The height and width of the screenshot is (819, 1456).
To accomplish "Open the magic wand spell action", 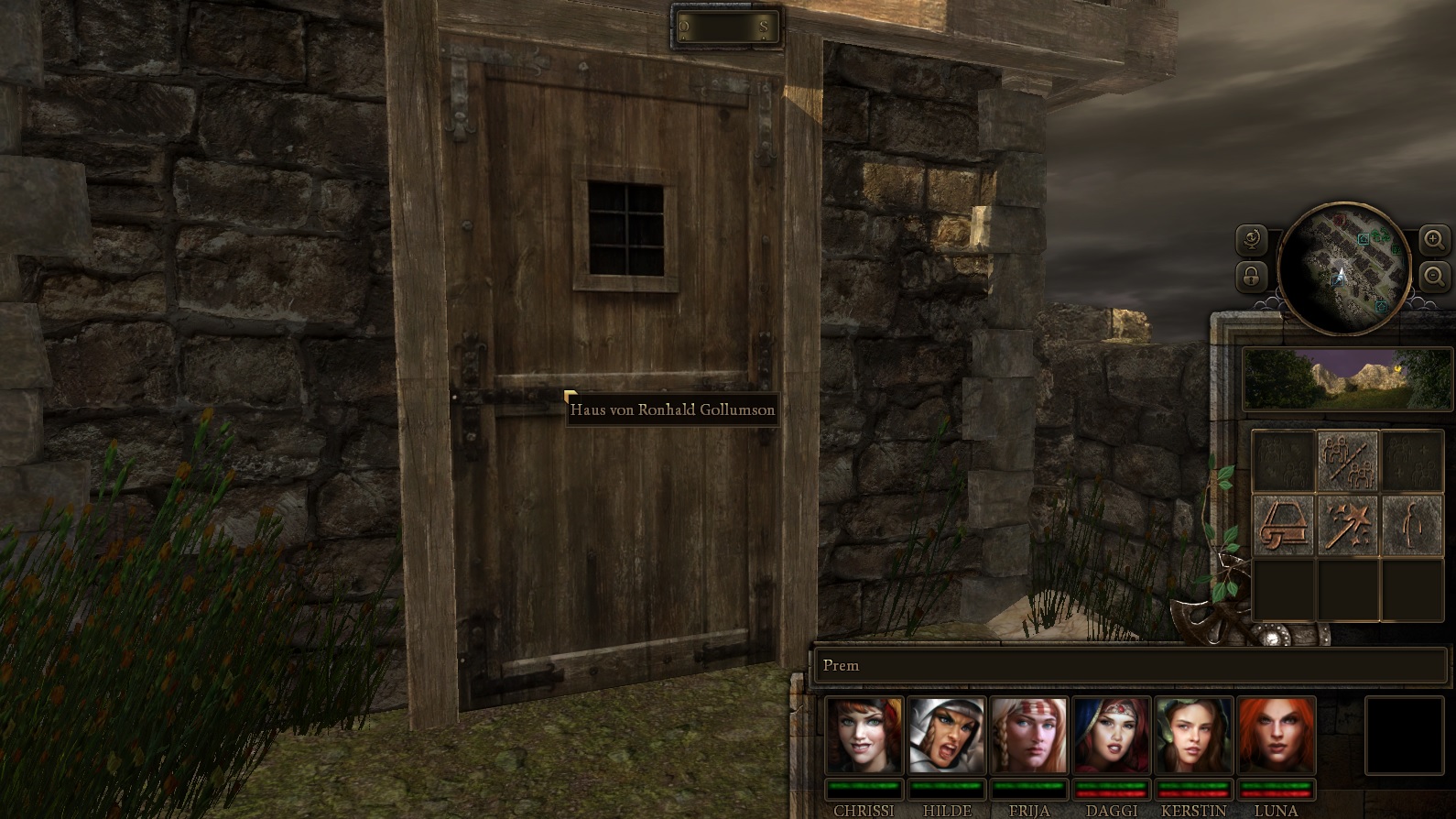I will [1347, 525].
